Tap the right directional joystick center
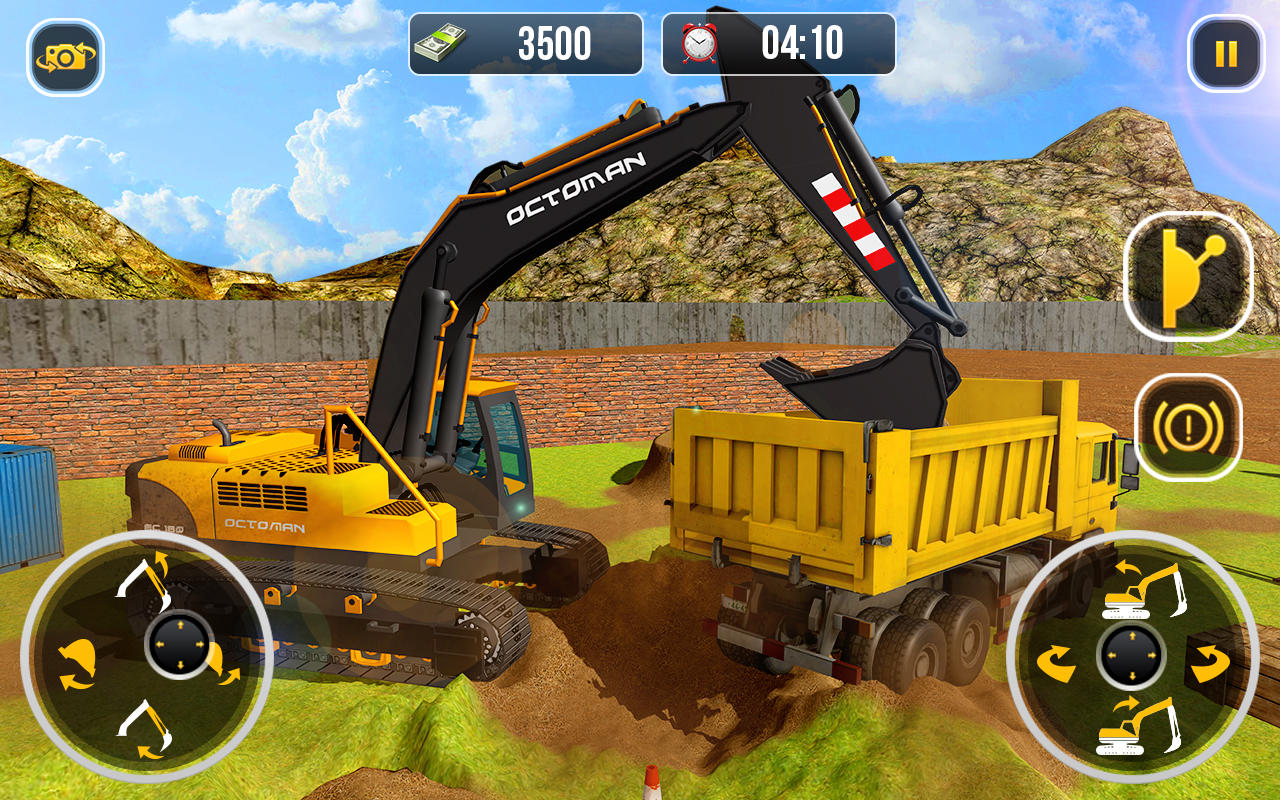This screenshot has width=1280, height=800. coord(1130,655)
